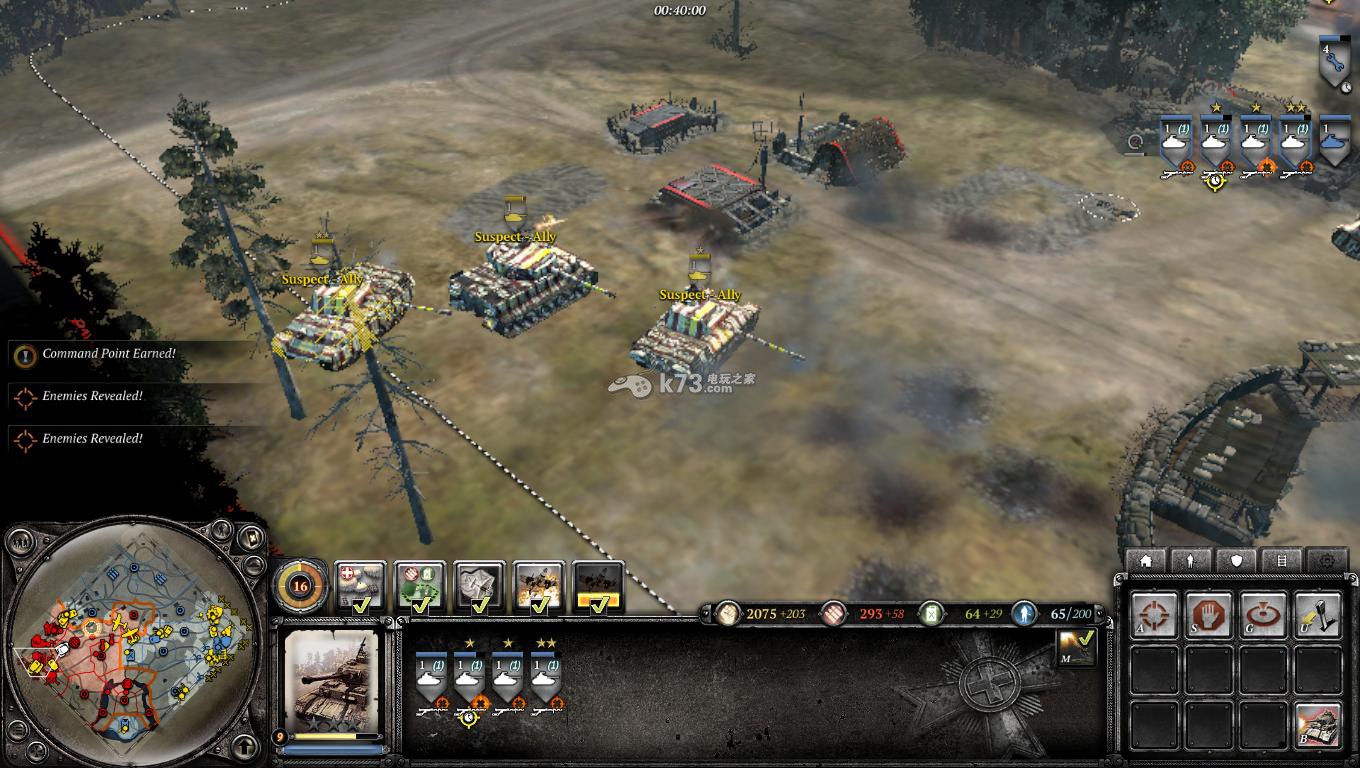The width and height of the screenshot is (1360, 768).
Task: Open the commander points dial showing 16
Action: pyautogui.click(x=300, y=586)
